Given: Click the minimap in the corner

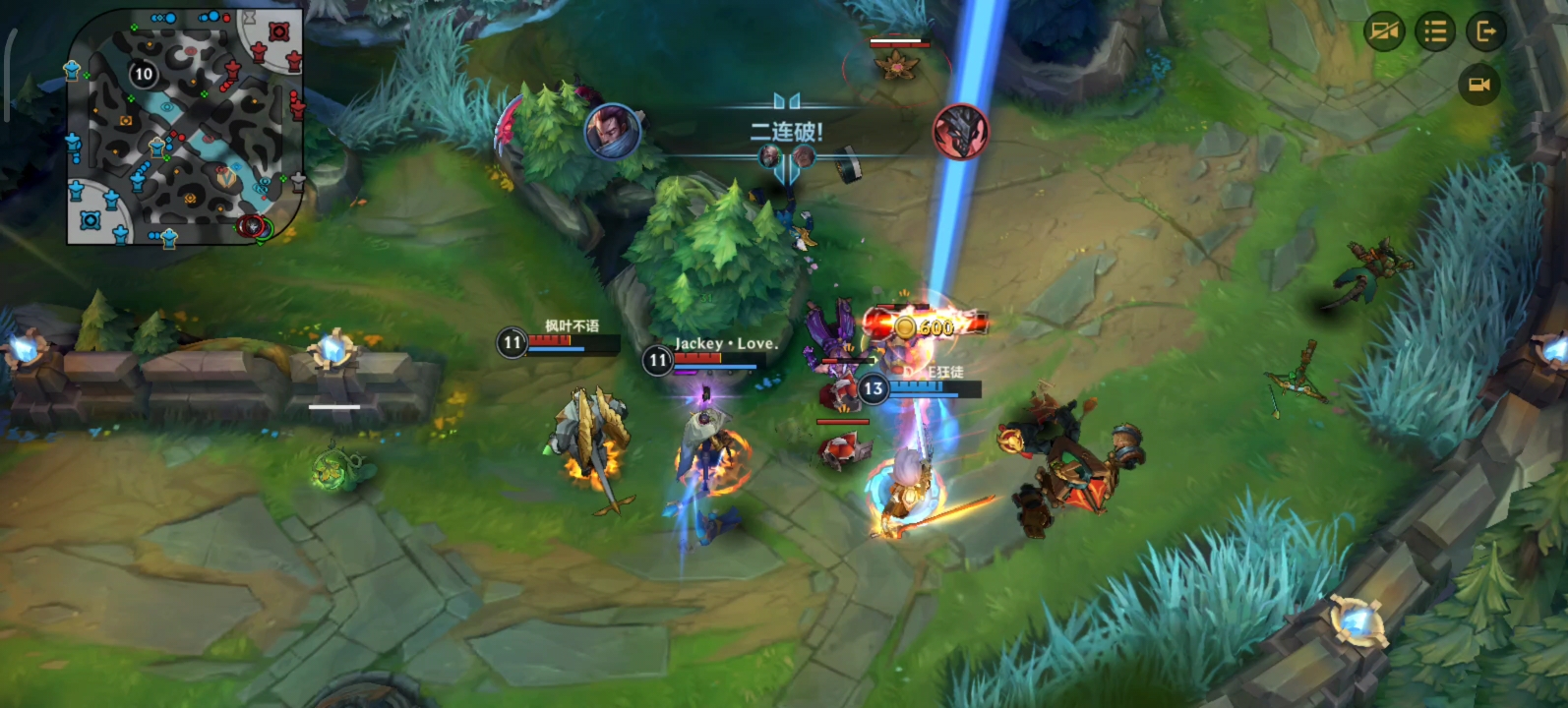Looking at the screenshot, I should tap(184, 126).
